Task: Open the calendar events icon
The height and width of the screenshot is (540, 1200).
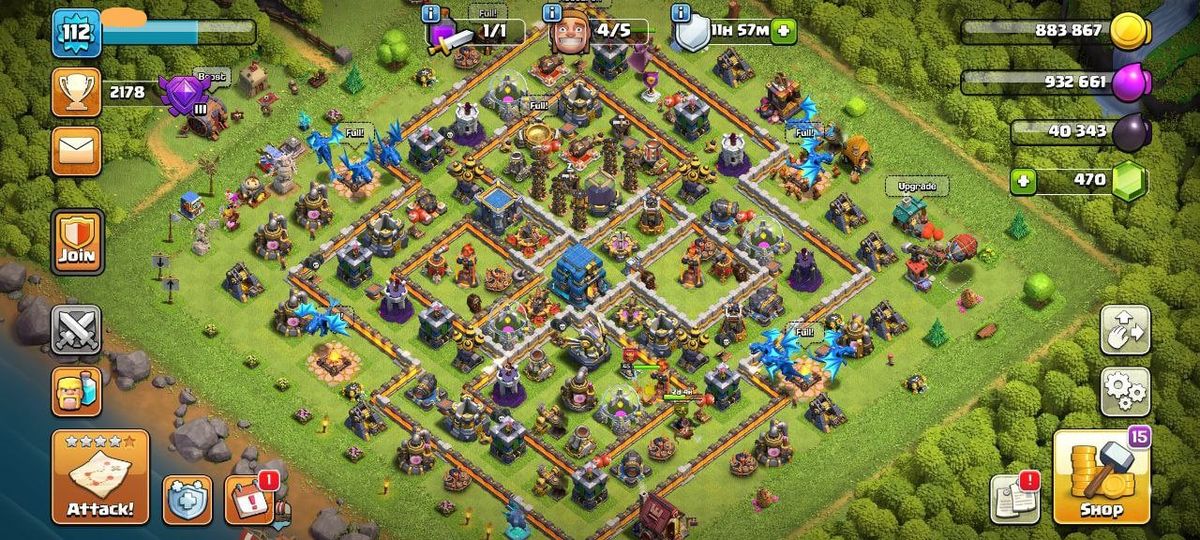Action: pos(247,499)
